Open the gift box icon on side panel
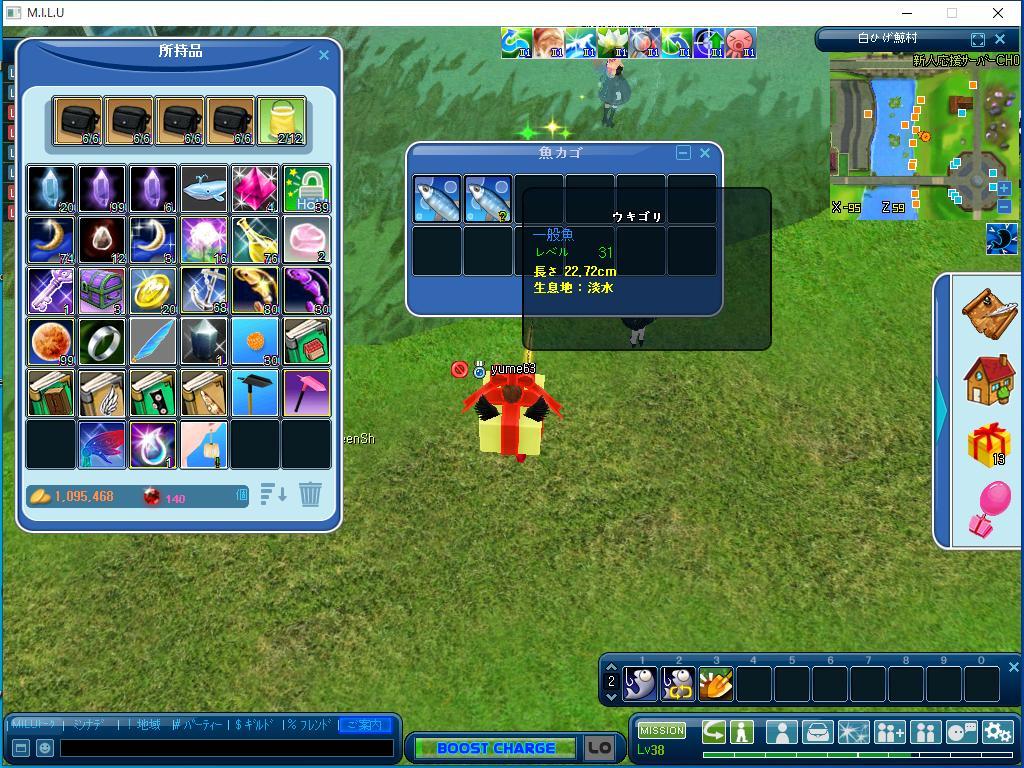The height and width of the screenshot is (768, 1024). (987, 442)
